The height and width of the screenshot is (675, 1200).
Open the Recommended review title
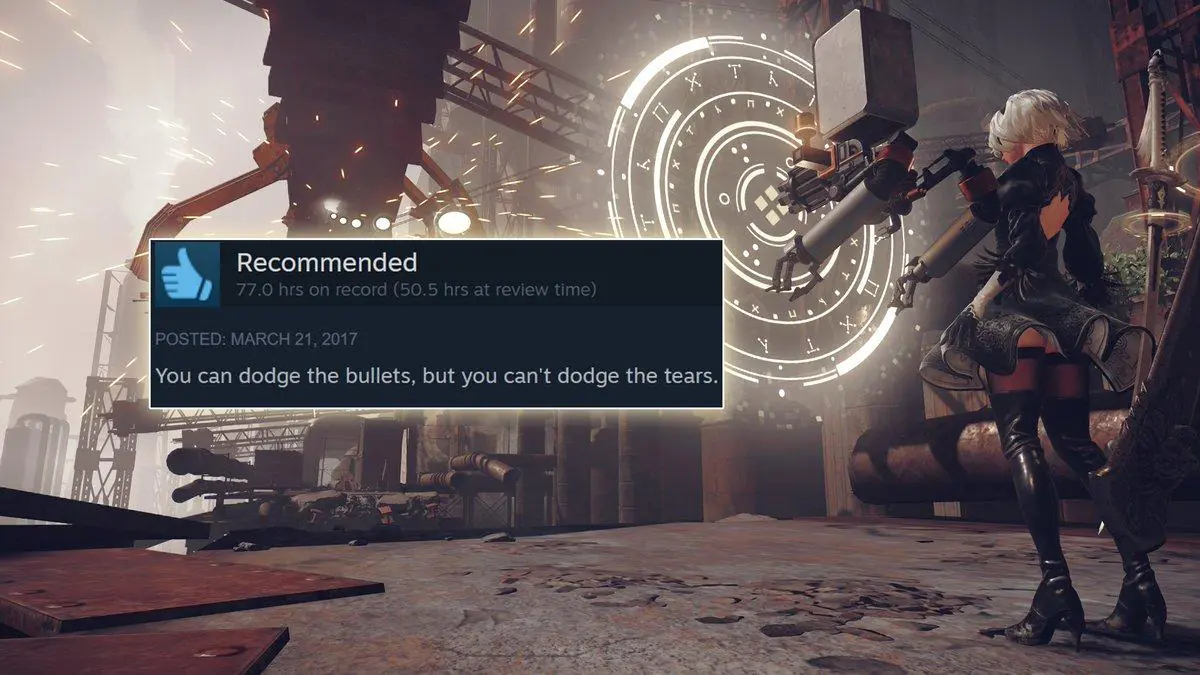(x=326, y=263)
